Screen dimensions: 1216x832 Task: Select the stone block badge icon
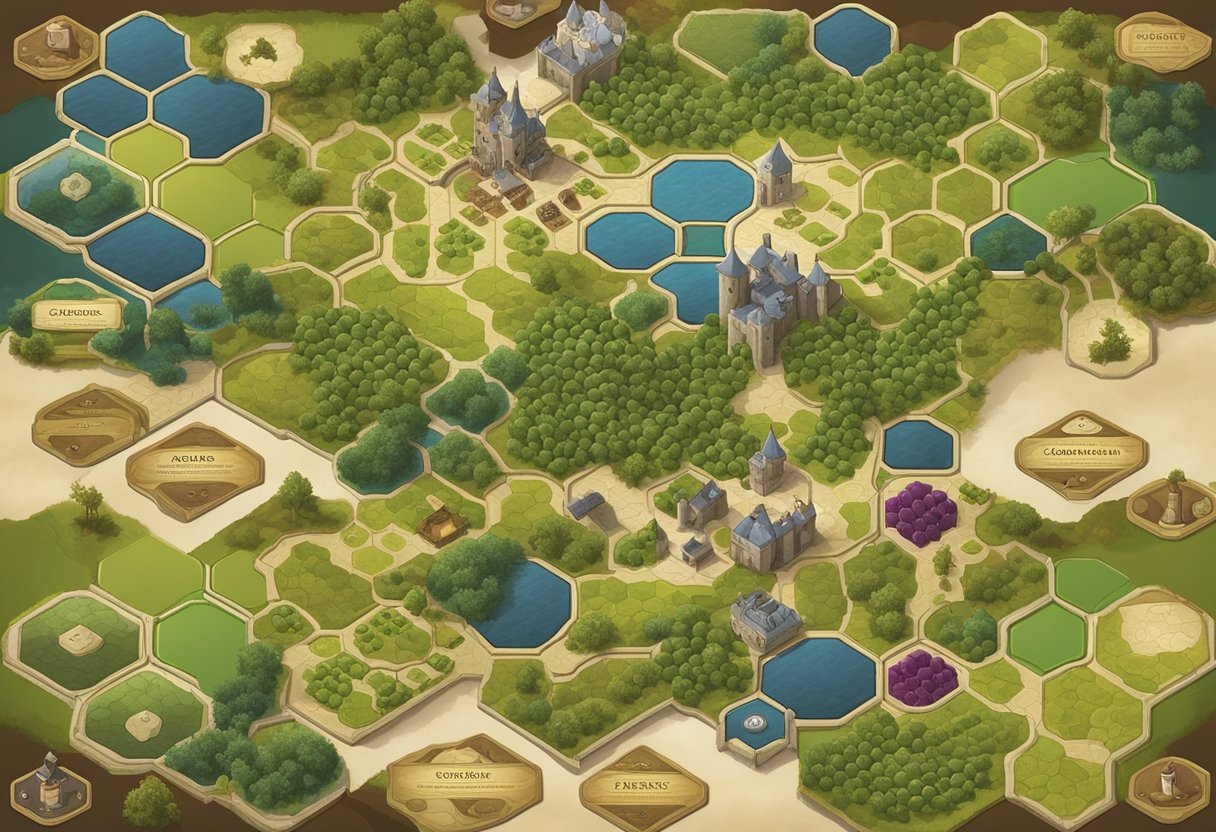point(56,47)
